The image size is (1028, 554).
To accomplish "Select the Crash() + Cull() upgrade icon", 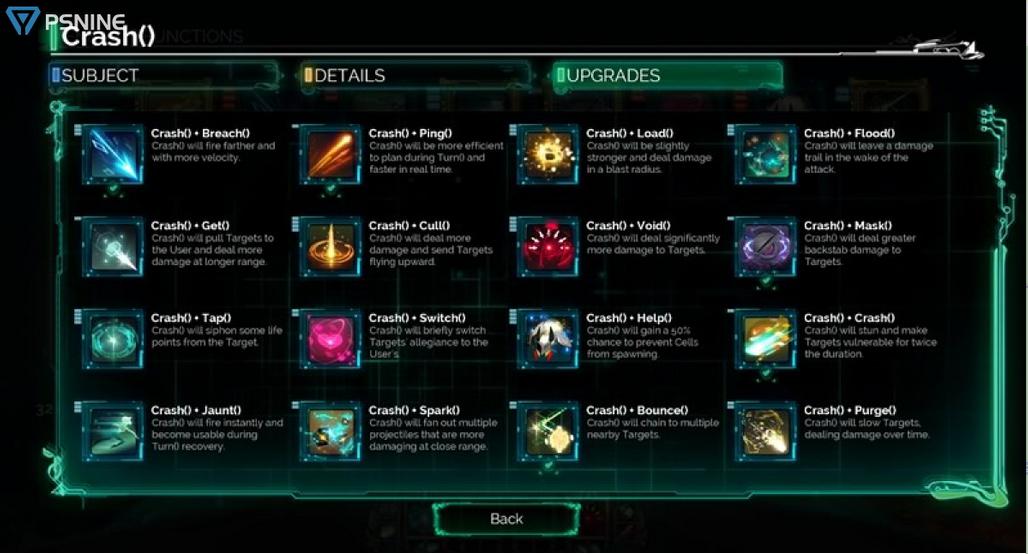I will tap(331, 246).
